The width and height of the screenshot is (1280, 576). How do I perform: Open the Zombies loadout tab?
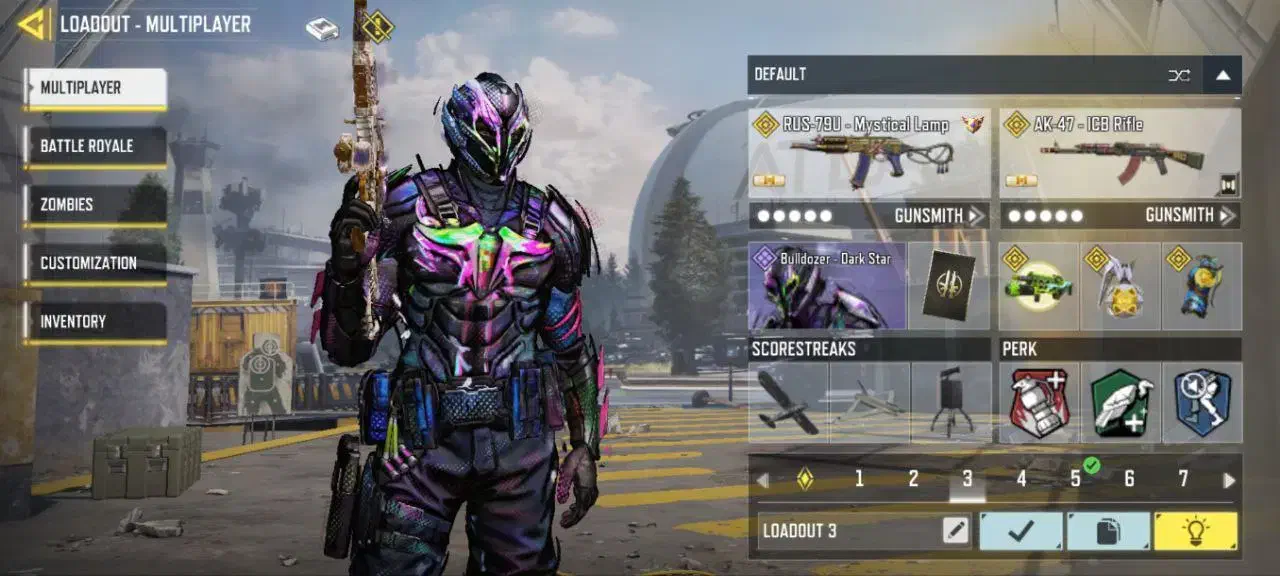[x=95, y=205]
